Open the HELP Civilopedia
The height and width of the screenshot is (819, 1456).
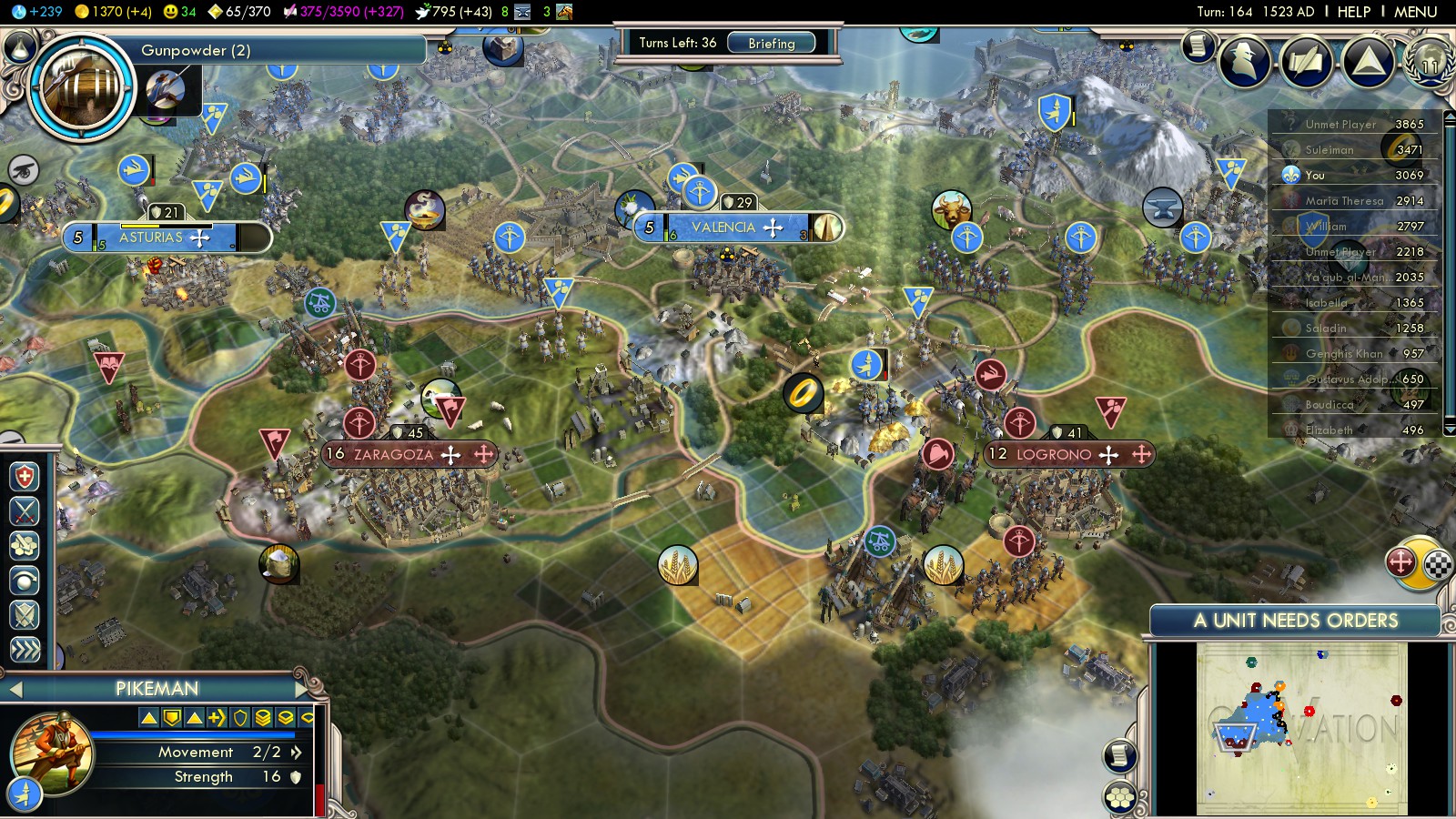1353,12
